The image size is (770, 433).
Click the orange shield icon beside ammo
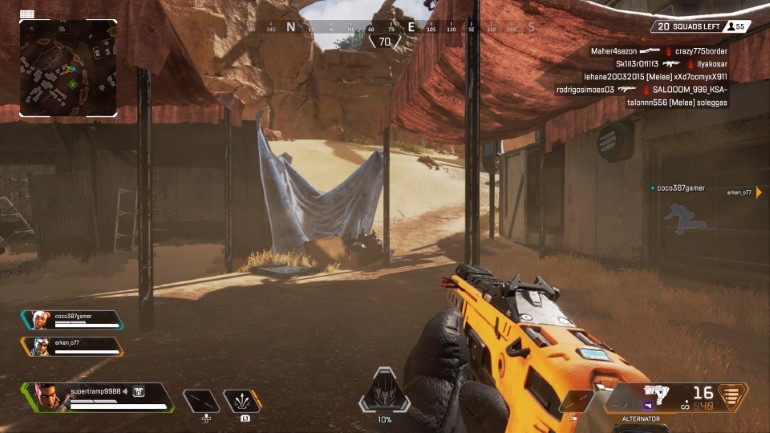coord(733,396)
